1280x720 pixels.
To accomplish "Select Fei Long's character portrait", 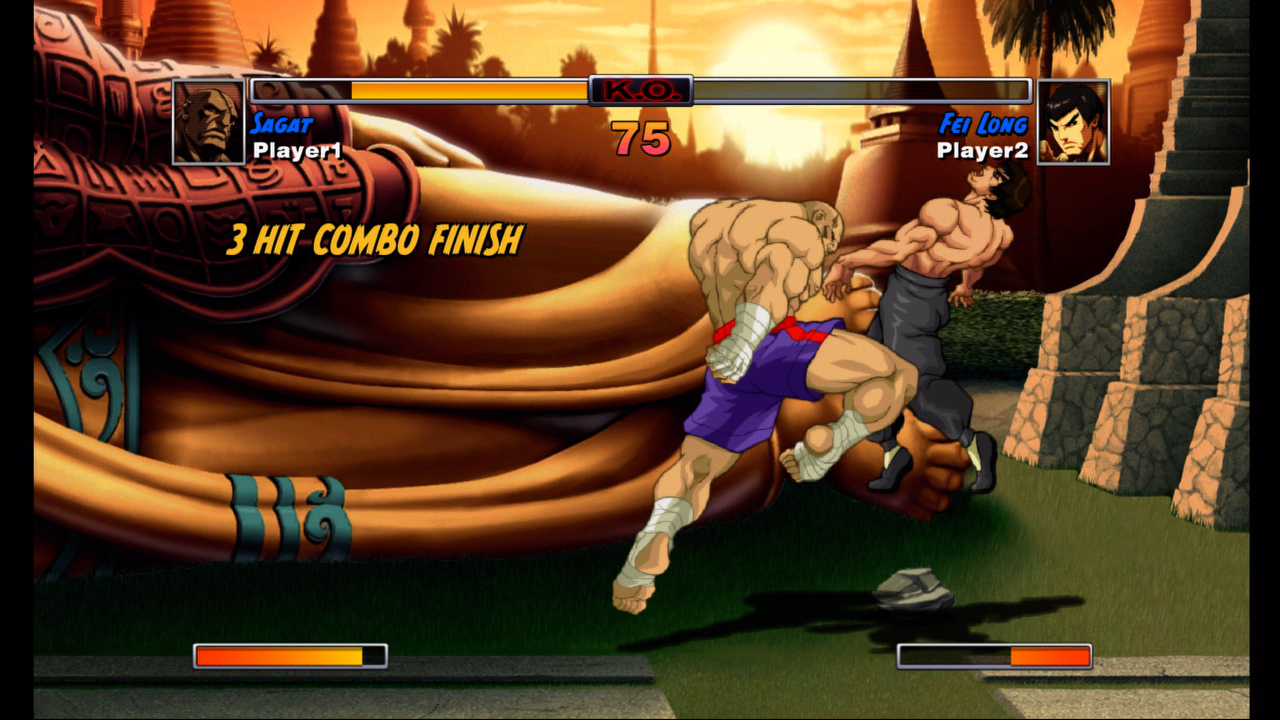I will point(1073,122).
